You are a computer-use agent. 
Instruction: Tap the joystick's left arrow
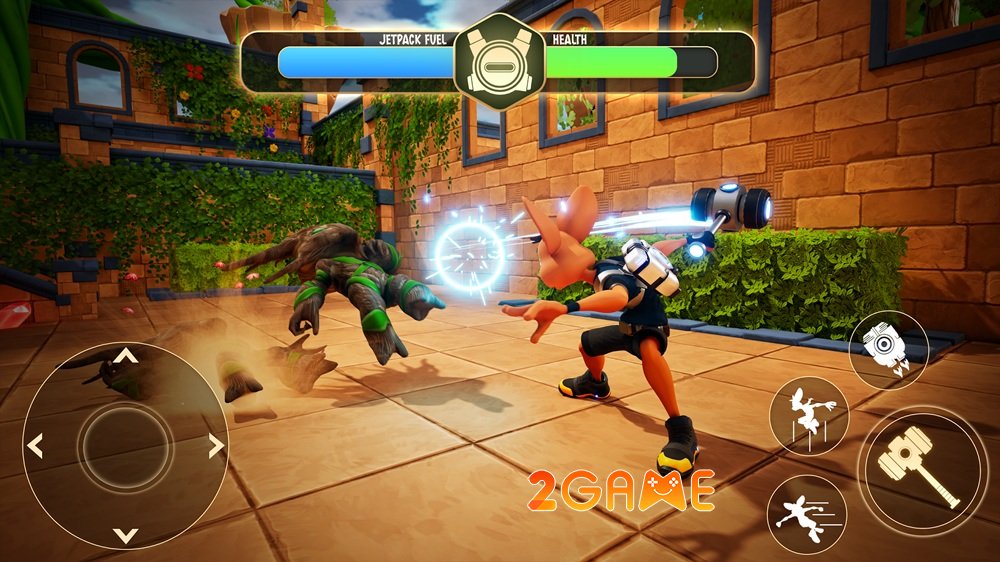(x=35, y=445)
